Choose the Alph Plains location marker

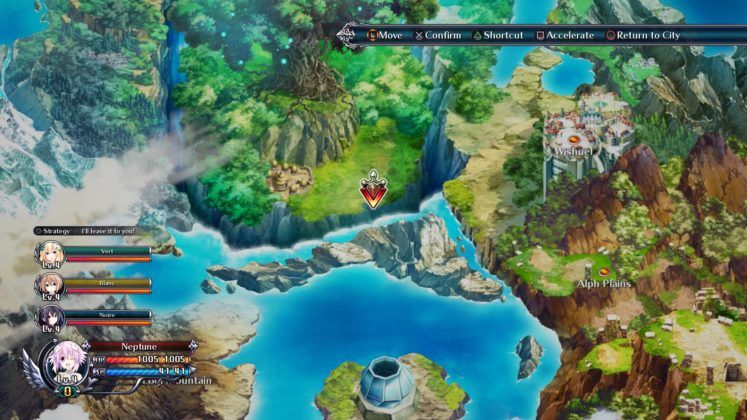click(x=604, y=271)
